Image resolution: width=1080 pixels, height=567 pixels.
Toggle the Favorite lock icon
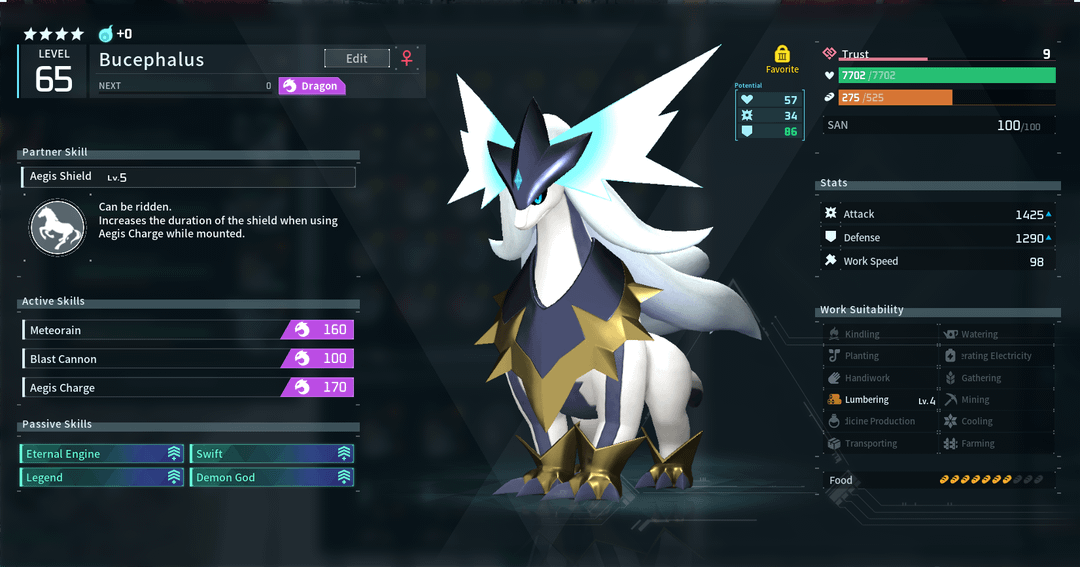pos(782,54)
